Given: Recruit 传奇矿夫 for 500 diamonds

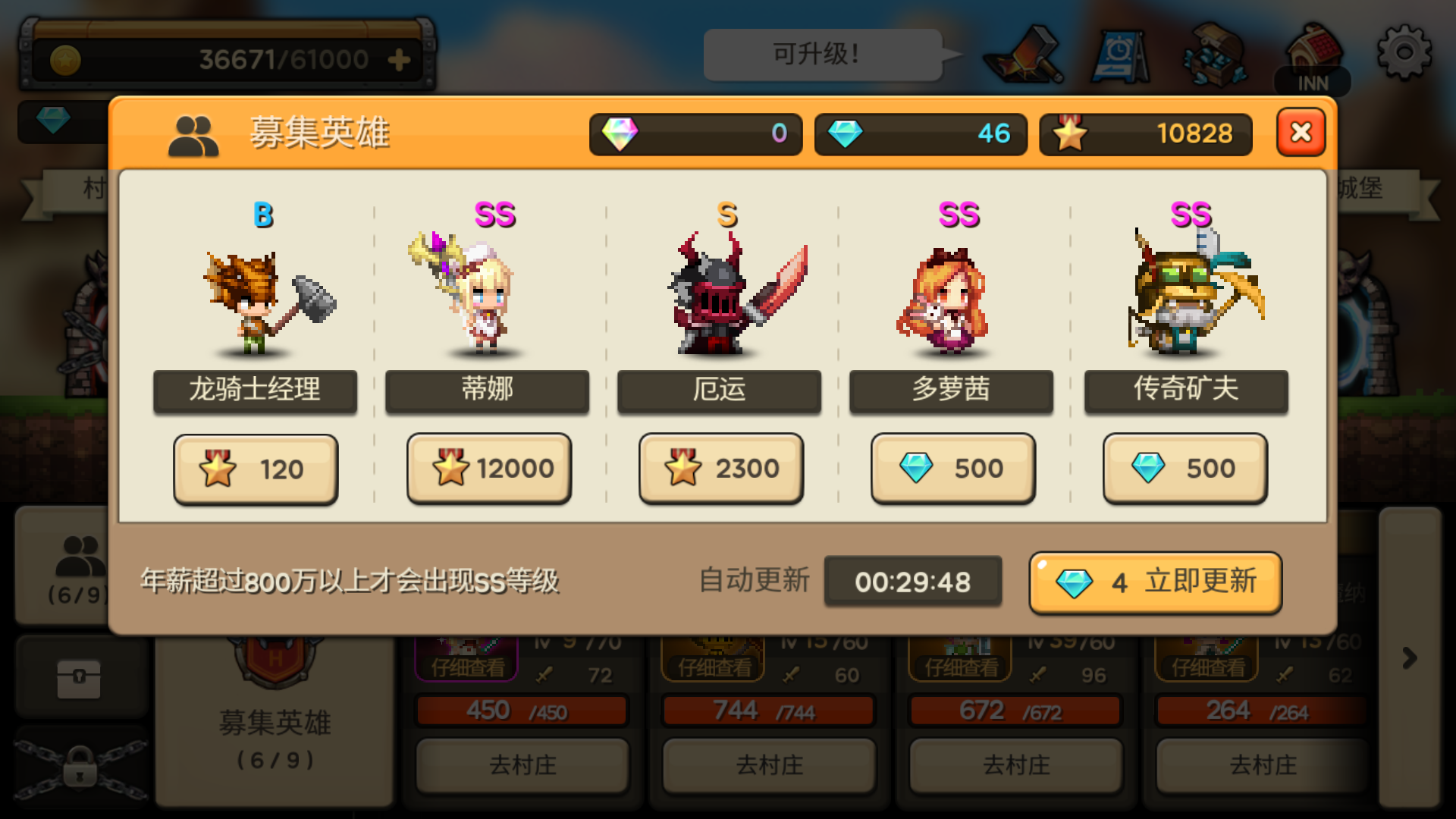Looking at the screenshot, I should pyautogui.click(x=1185, y=469).
